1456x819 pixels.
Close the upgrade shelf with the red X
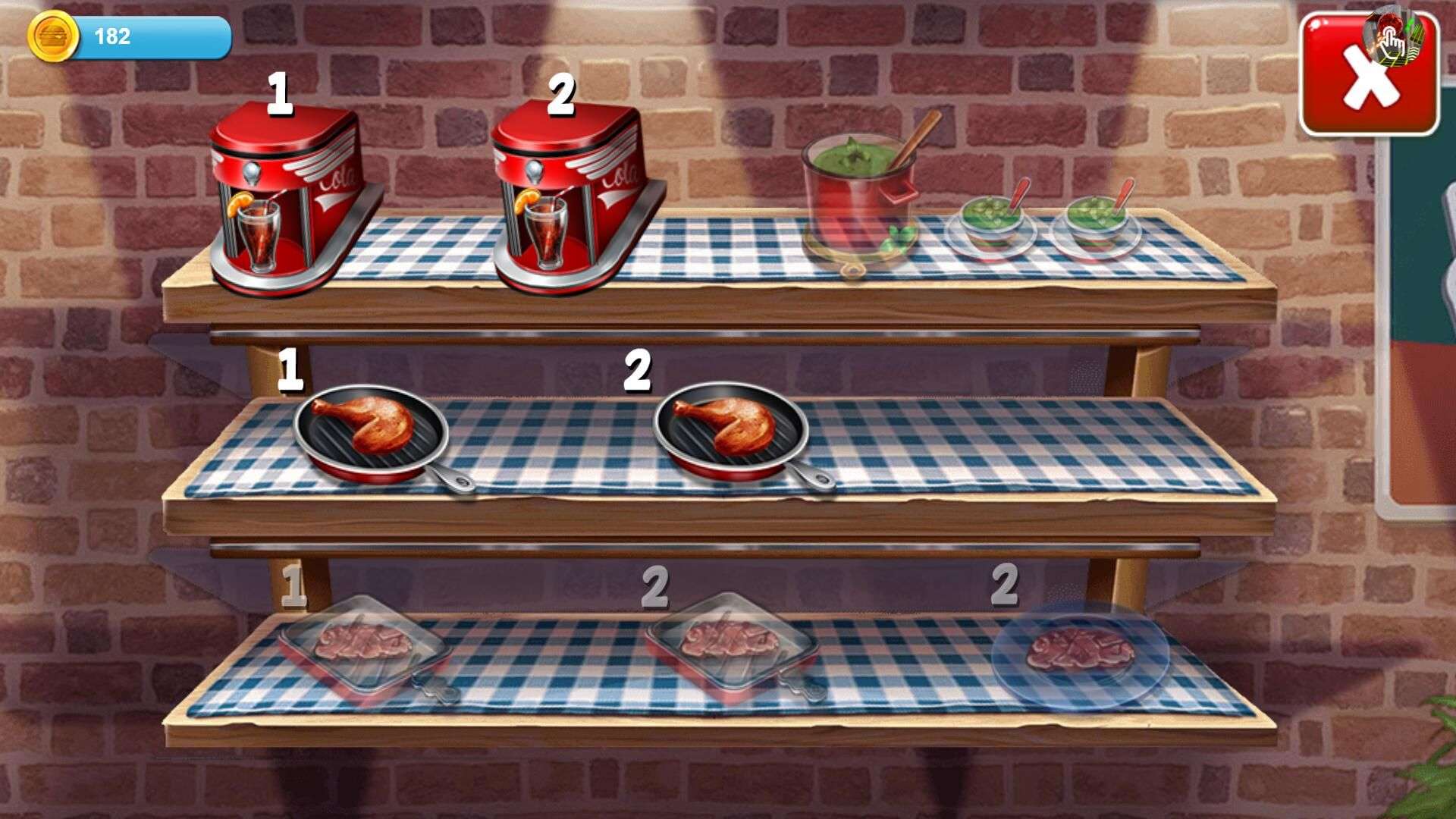(x=1369, y=76)
